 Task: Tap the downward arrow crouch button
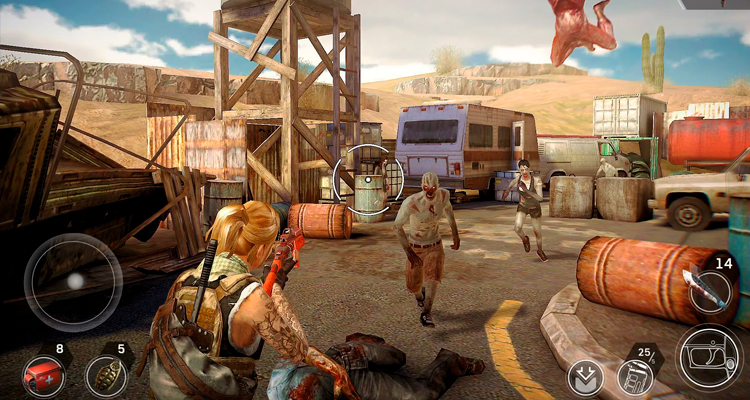pyautogui.click(x=585, y=378)
